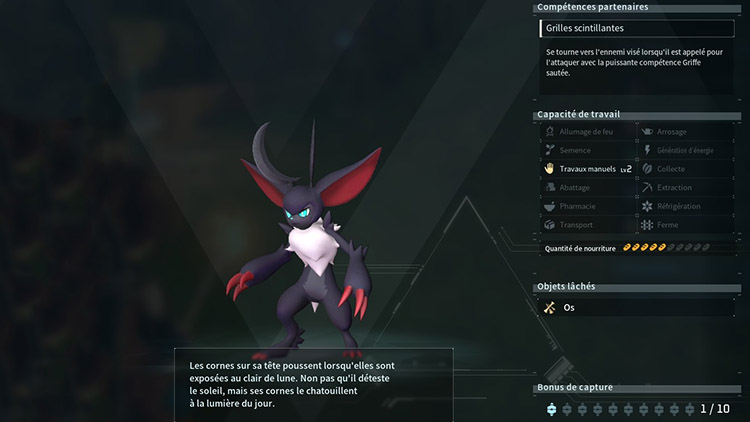This screenshot has width=750, height=422.
Task: Select the Travaux manuels work entry
Action: pos(587,169)
